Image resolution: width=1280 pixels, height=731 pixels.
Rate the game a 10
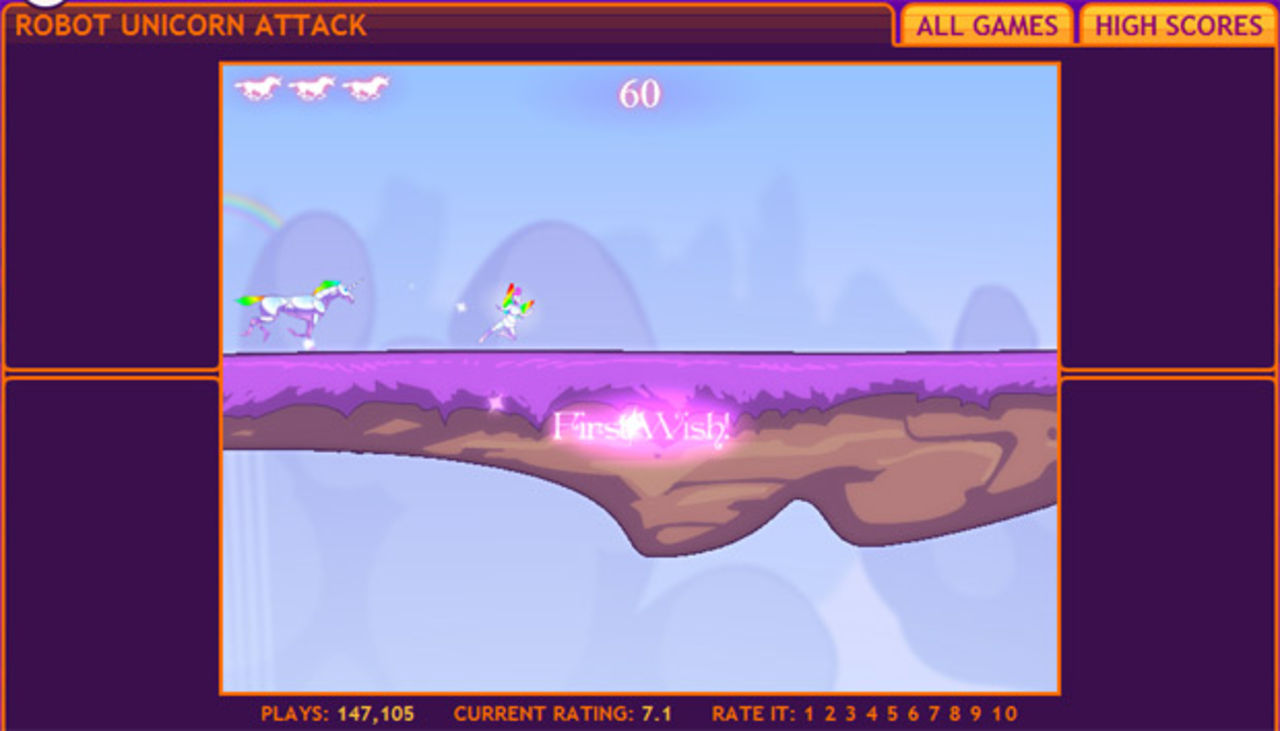coord(1005,713)
